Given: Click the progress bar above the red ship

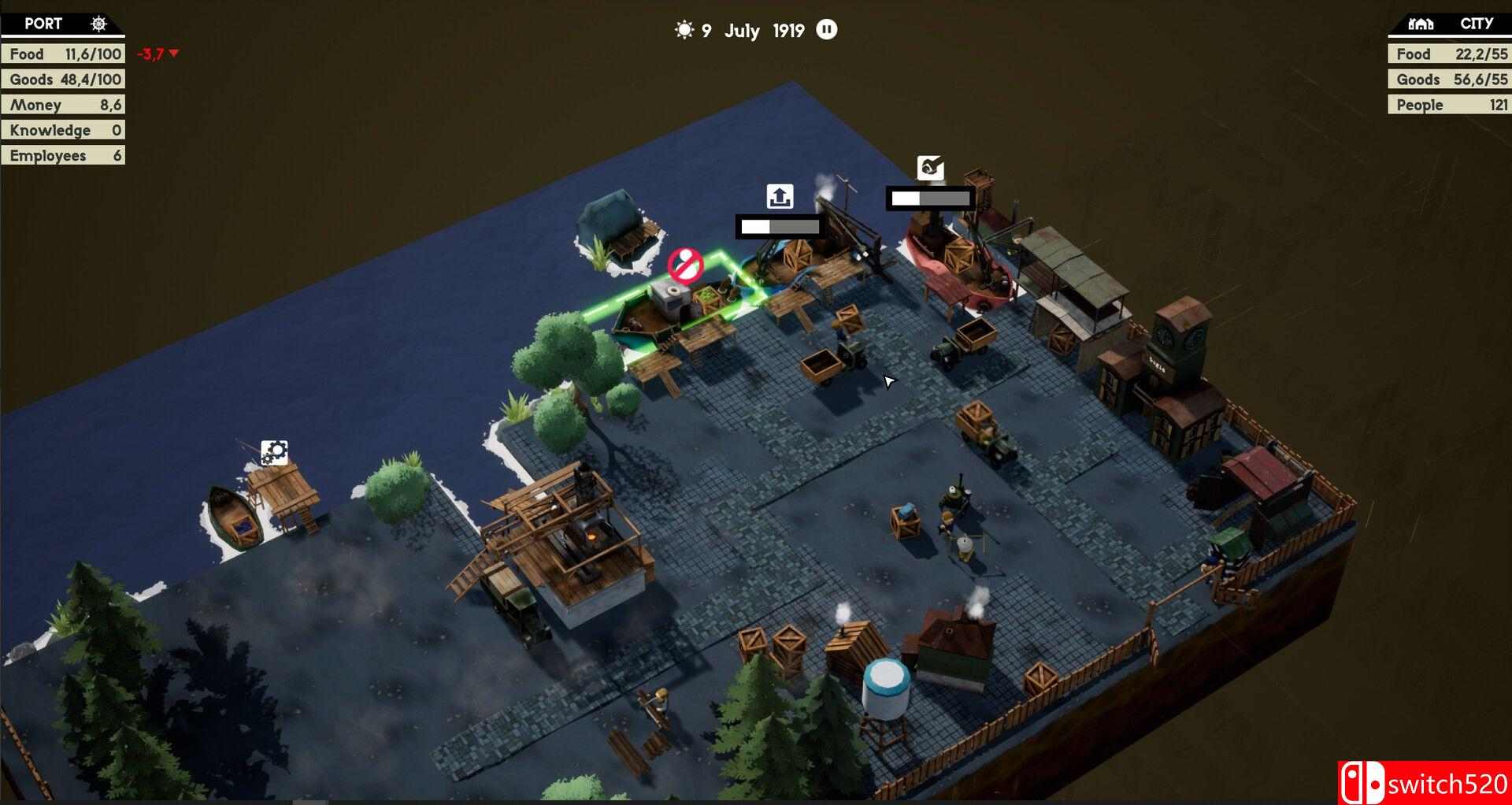Looking at the screenshot, I should click(932, 198).
